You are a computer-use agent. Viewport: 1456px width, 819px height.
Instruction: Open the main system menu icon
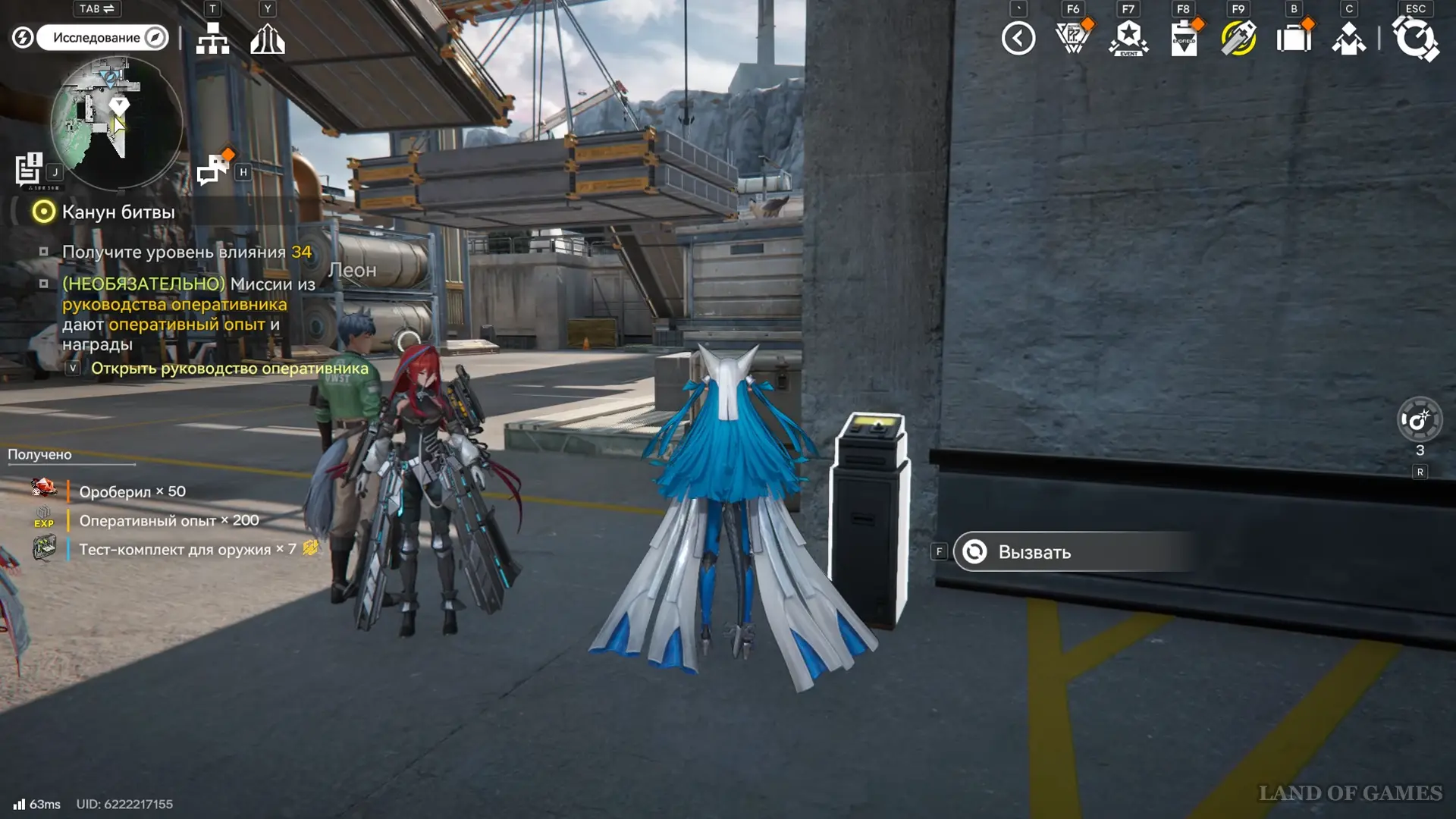(1415, 38)
